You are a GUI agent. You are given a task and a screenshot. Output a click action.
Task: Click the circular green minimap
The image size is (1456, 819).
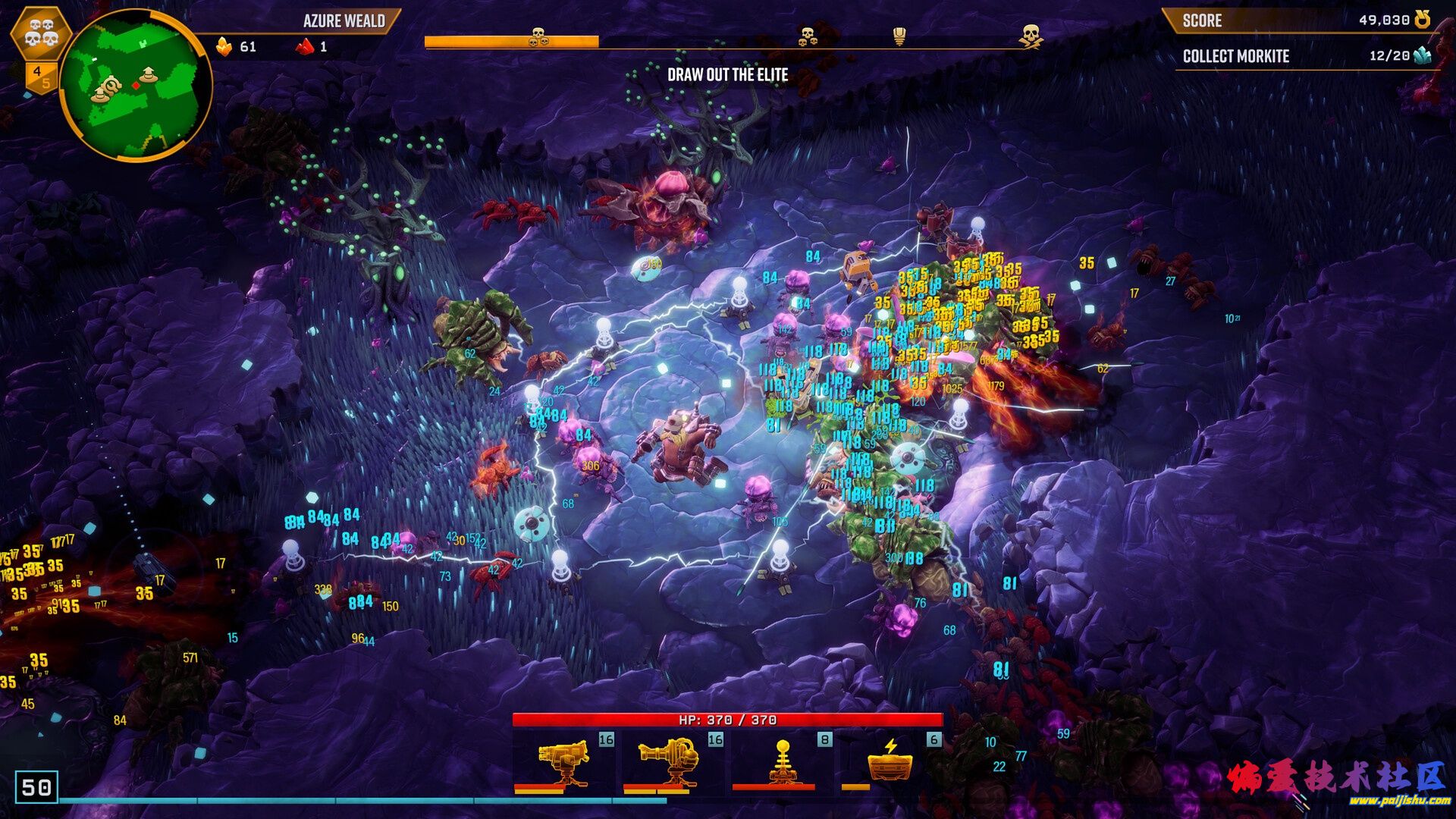[135, 83]
